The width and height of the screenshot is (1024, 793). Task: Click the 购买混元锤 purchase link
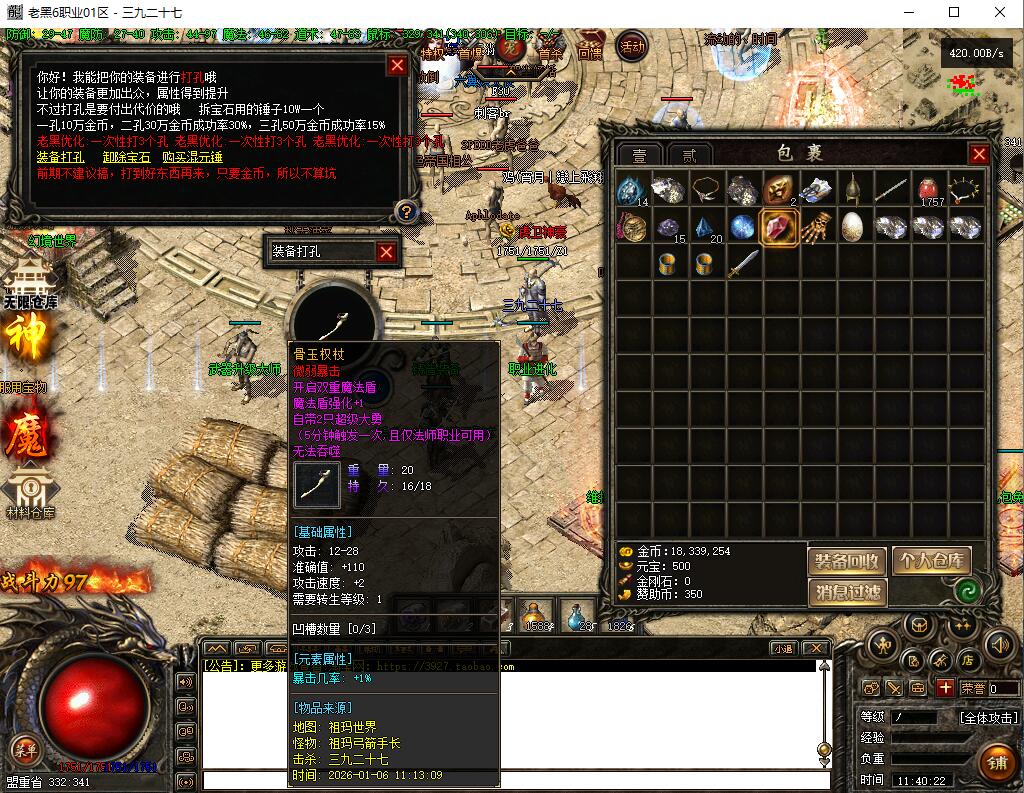[x=192, y=157]
